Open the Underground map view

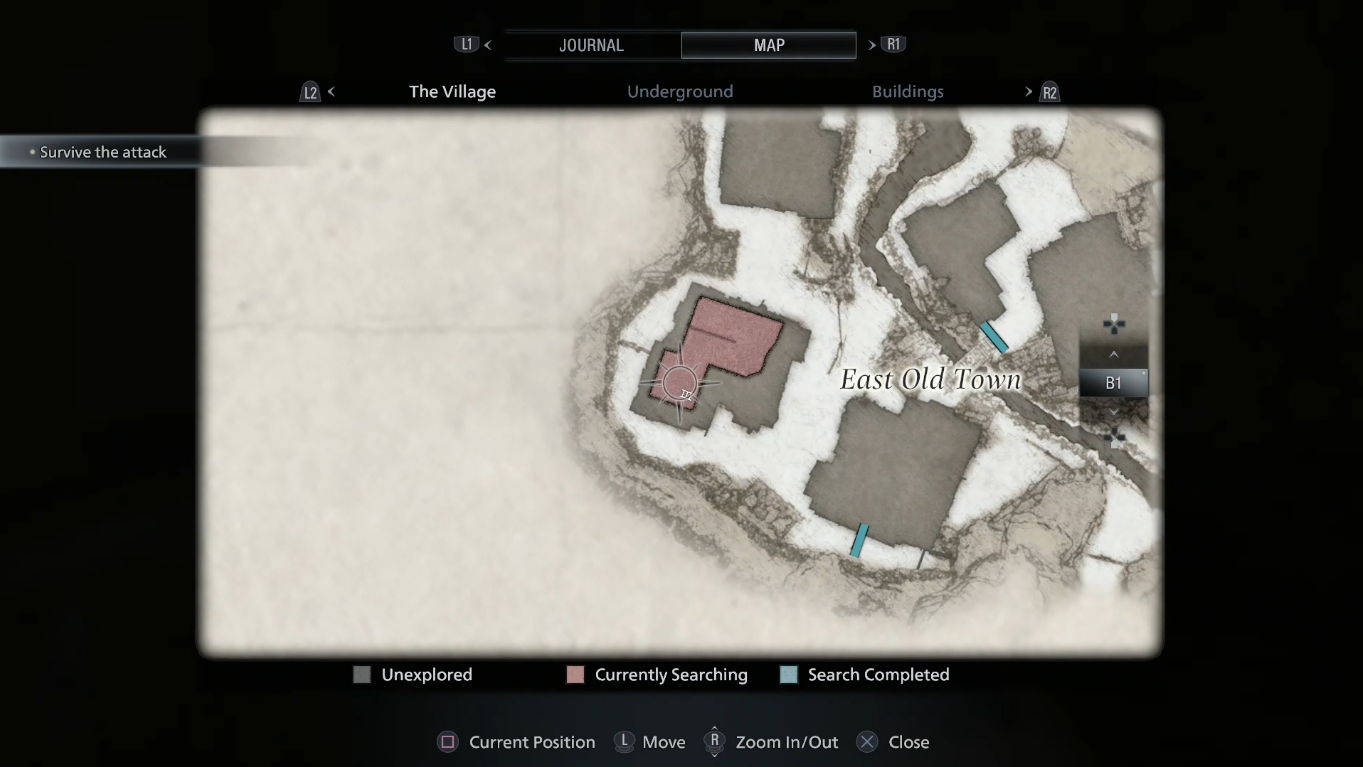click(x=680, y=91)
